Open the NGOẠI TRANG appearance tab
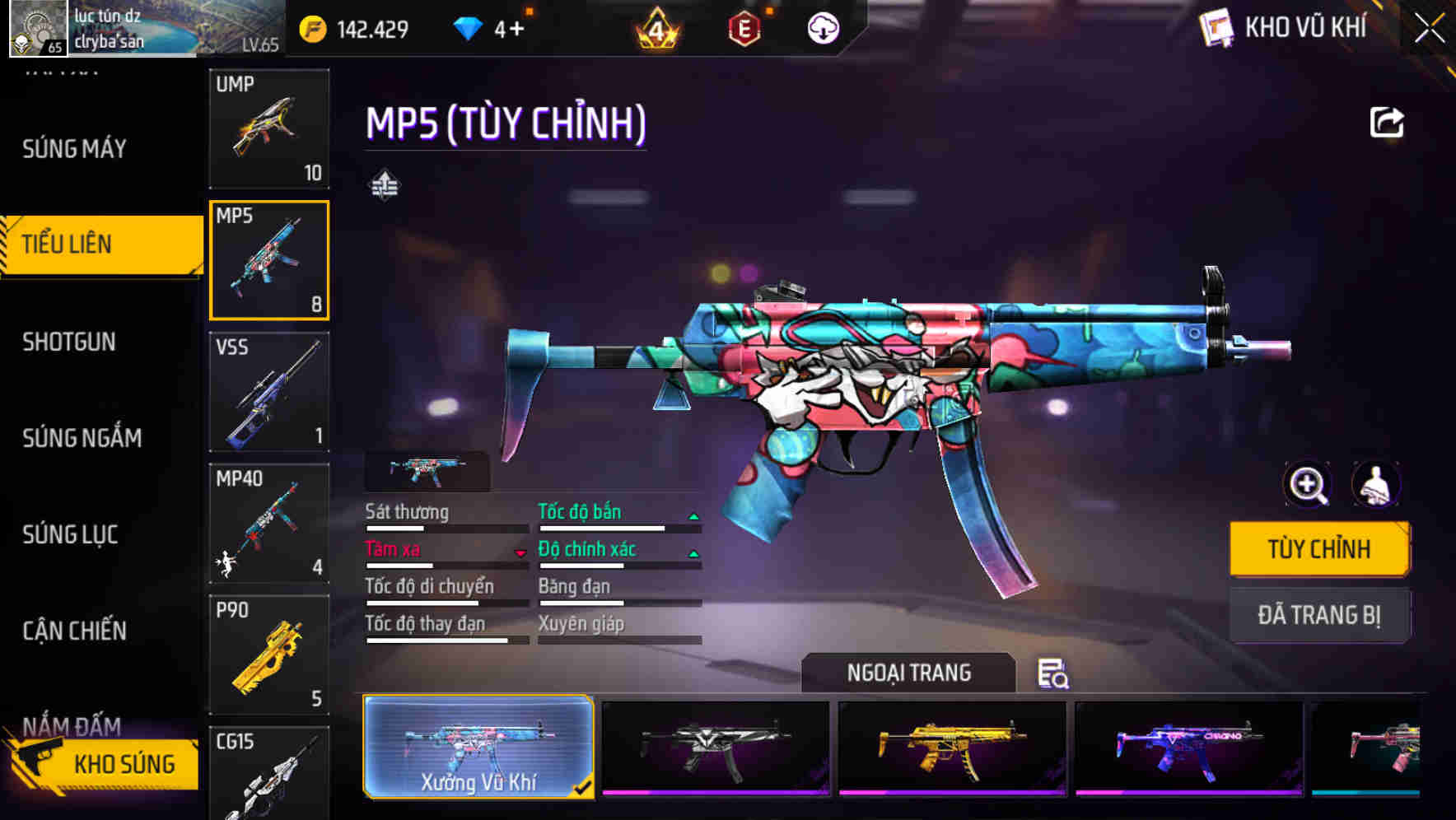 pyautogui.click(x=908, y=673)
